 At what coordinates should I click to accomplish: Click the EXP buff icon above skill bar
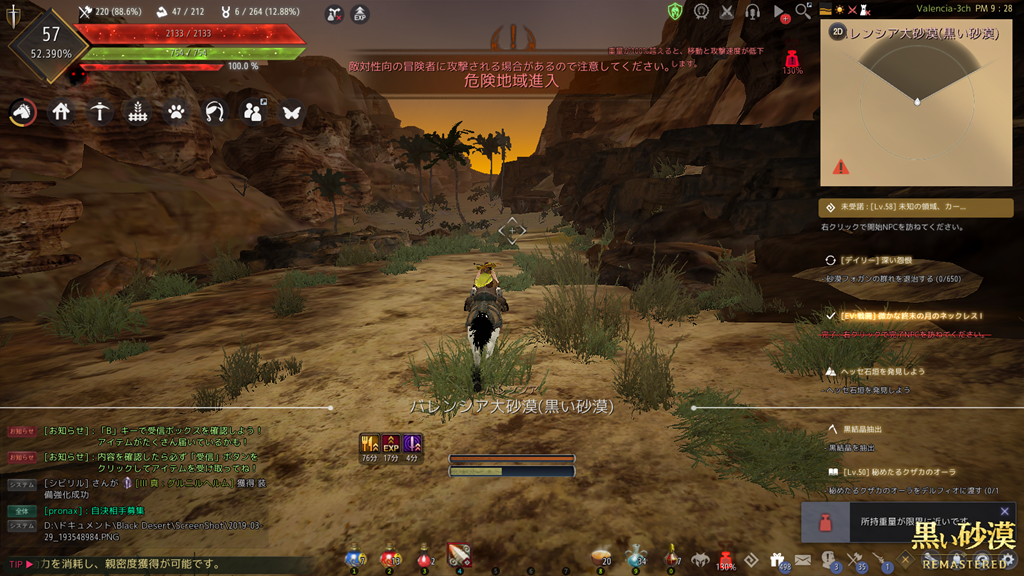coord(391,444)
